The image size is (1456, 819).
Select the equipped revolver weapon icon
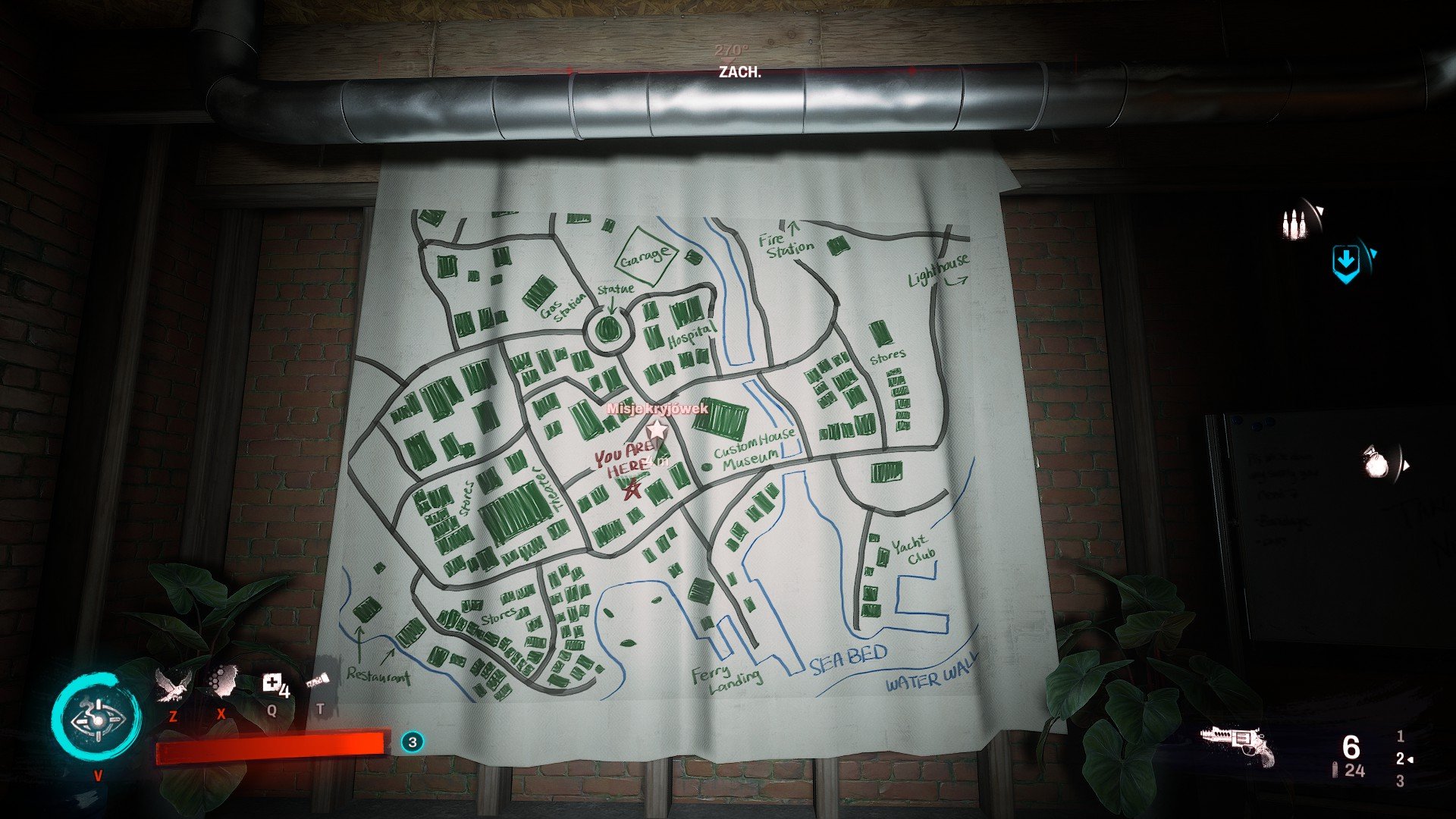click(x=1238, y=745)
